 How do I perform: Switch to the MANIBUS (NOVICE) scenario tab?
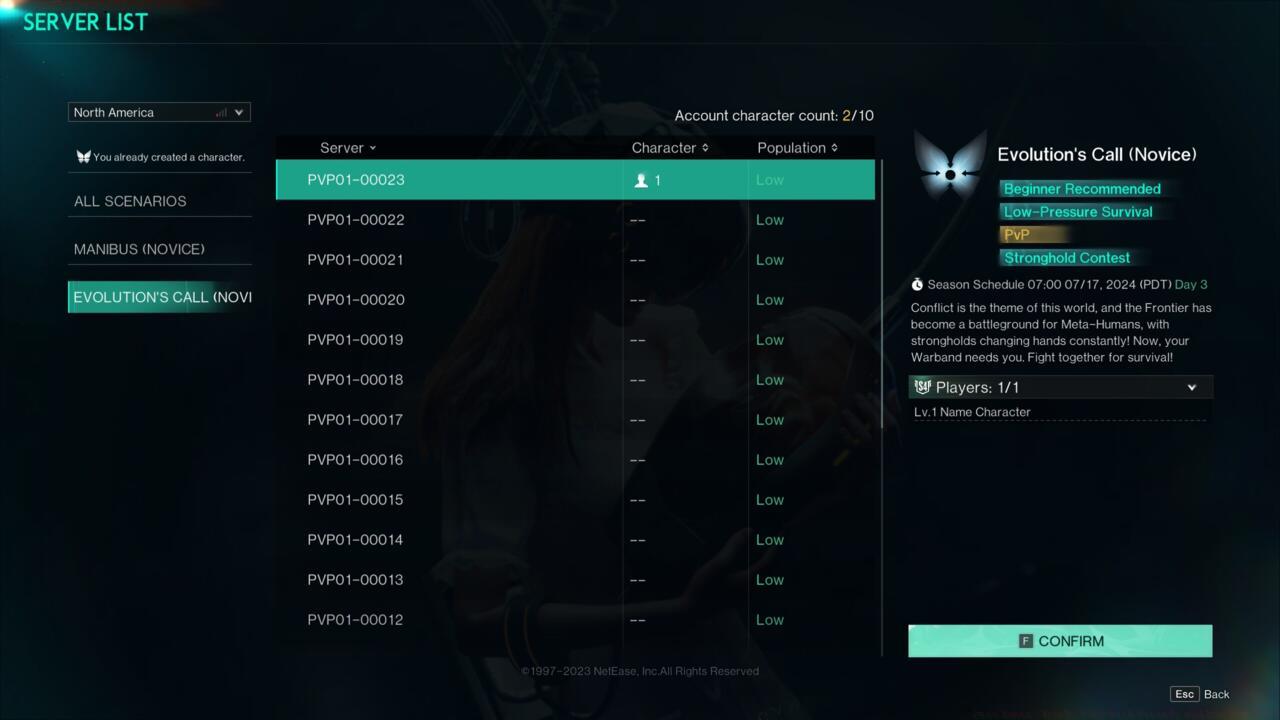click(x=139, y=249)
